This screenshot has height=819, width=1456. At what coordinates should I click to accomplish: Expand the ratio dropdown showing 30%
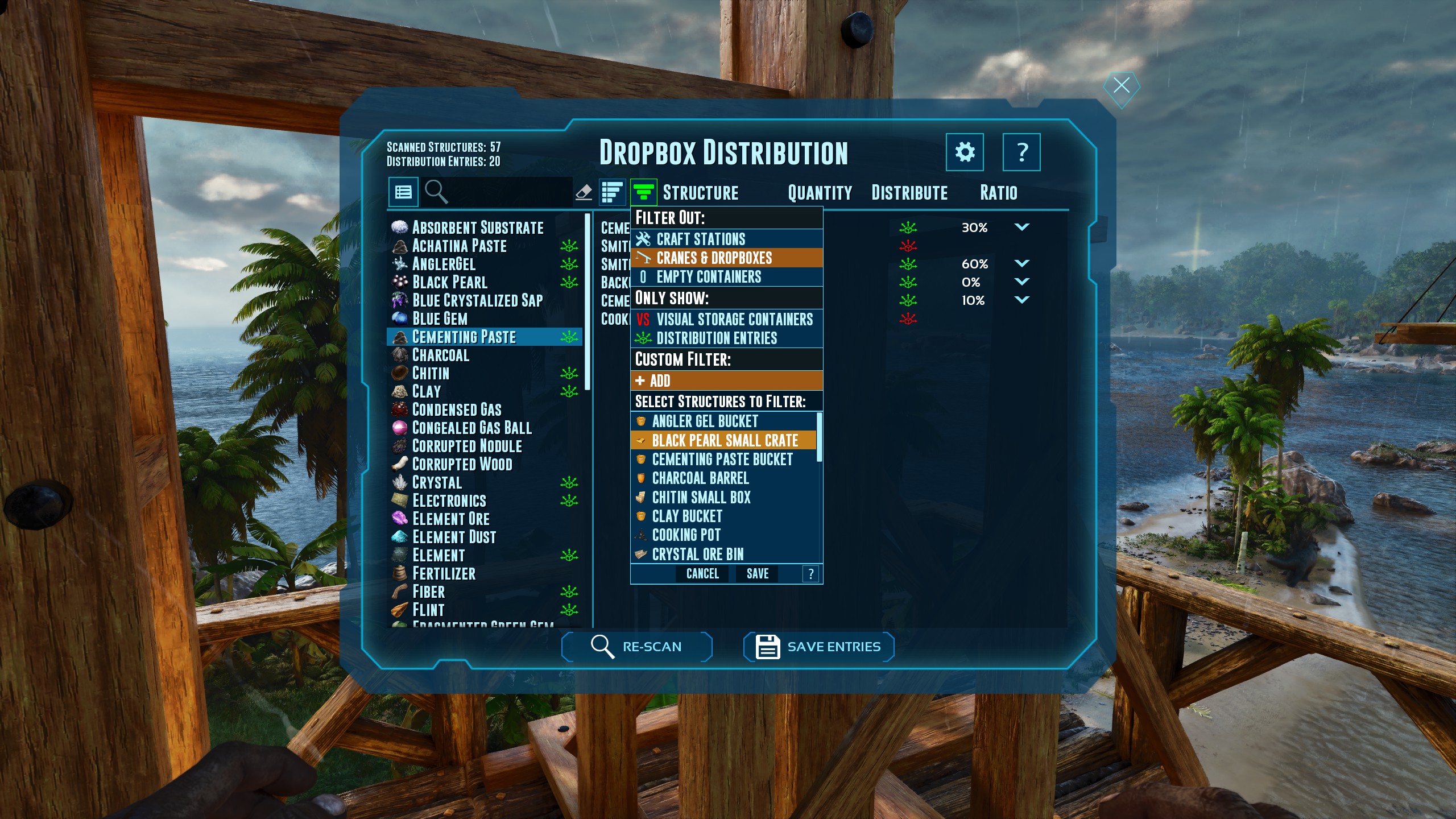pos(1022,227)
